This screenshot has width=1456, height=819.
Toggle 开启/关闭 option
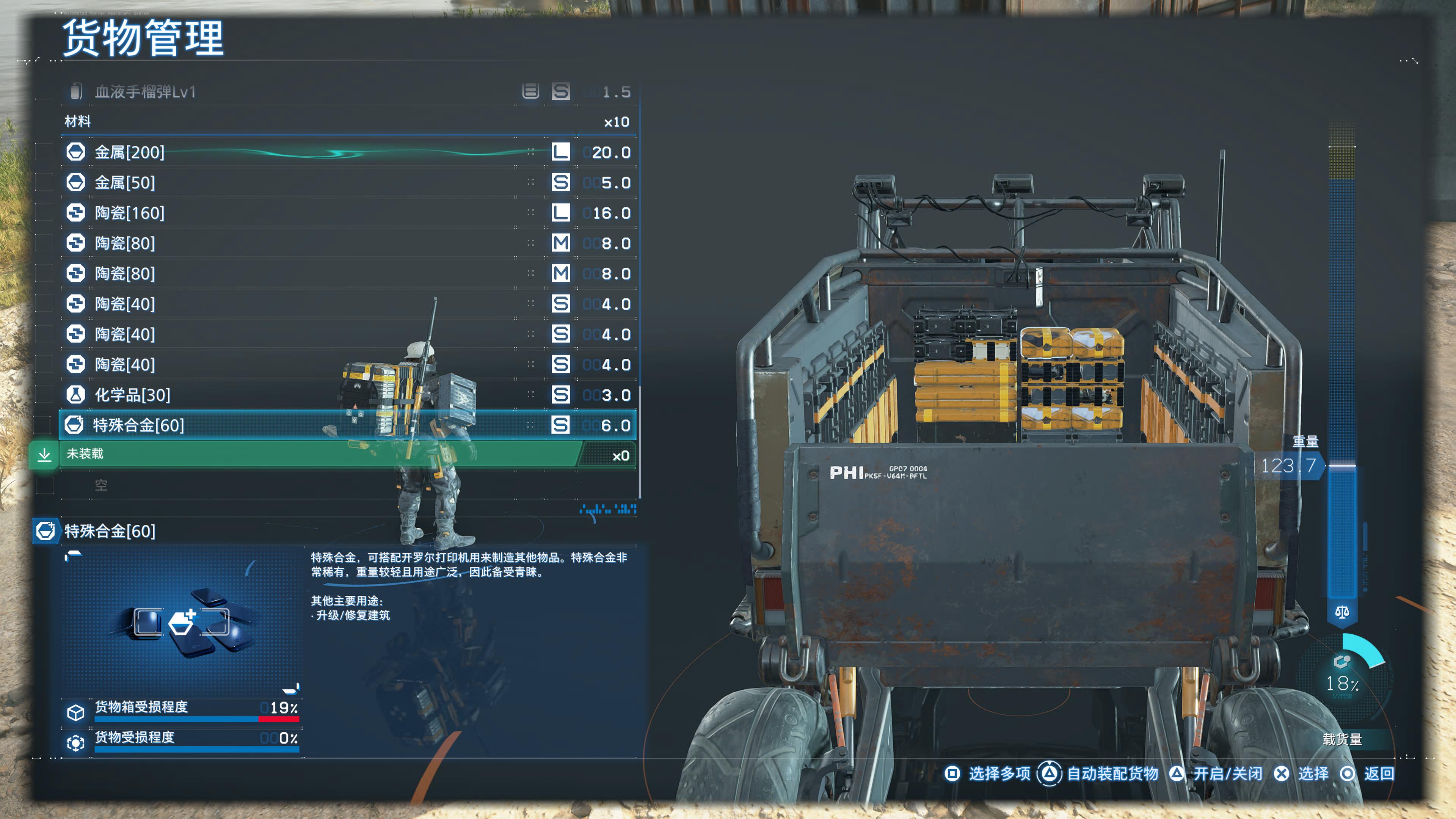[x=1216, y=773]
